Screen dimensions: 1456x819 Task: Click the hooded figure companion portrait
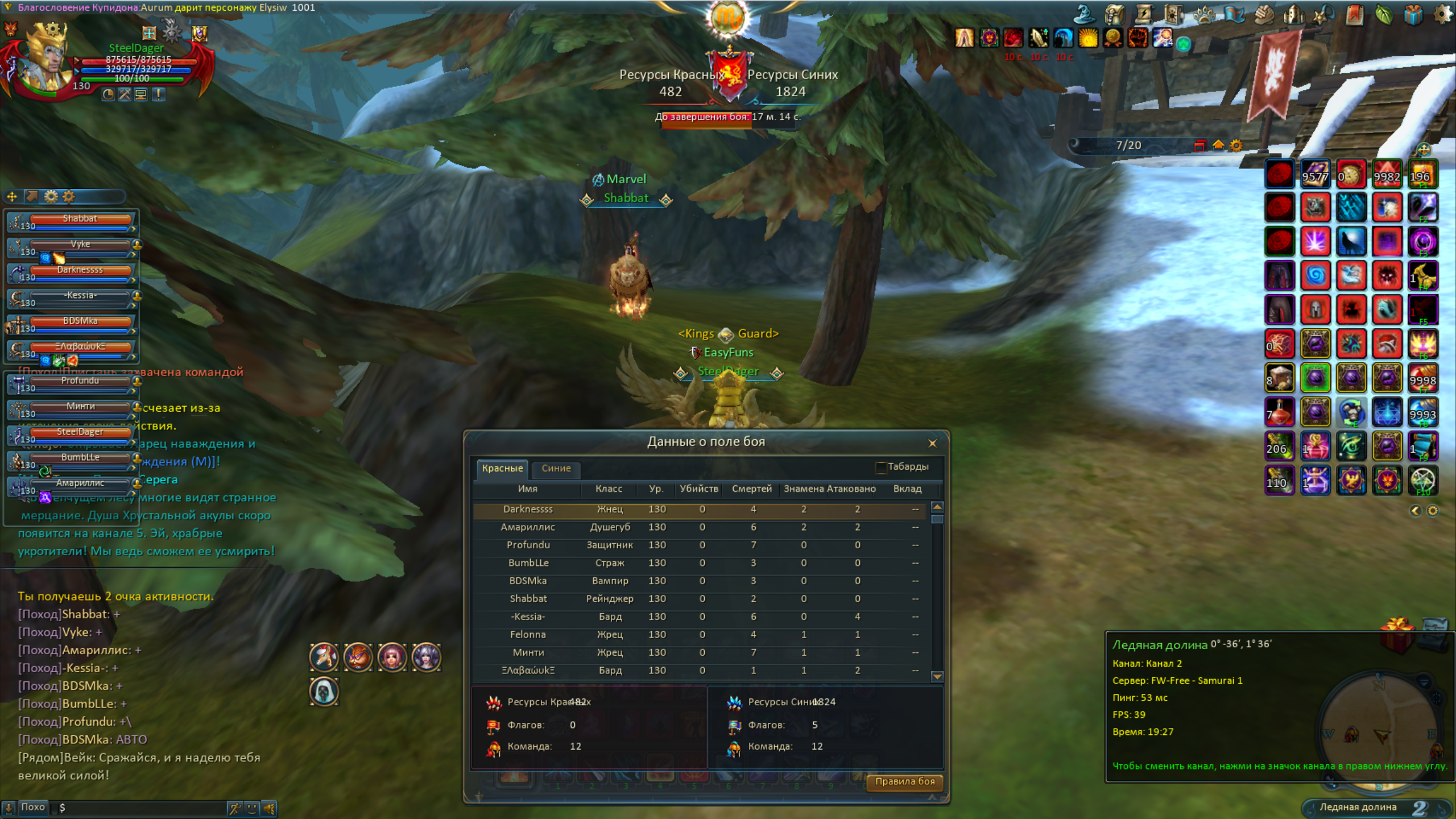pyautogui.click(x=324, y=692)
